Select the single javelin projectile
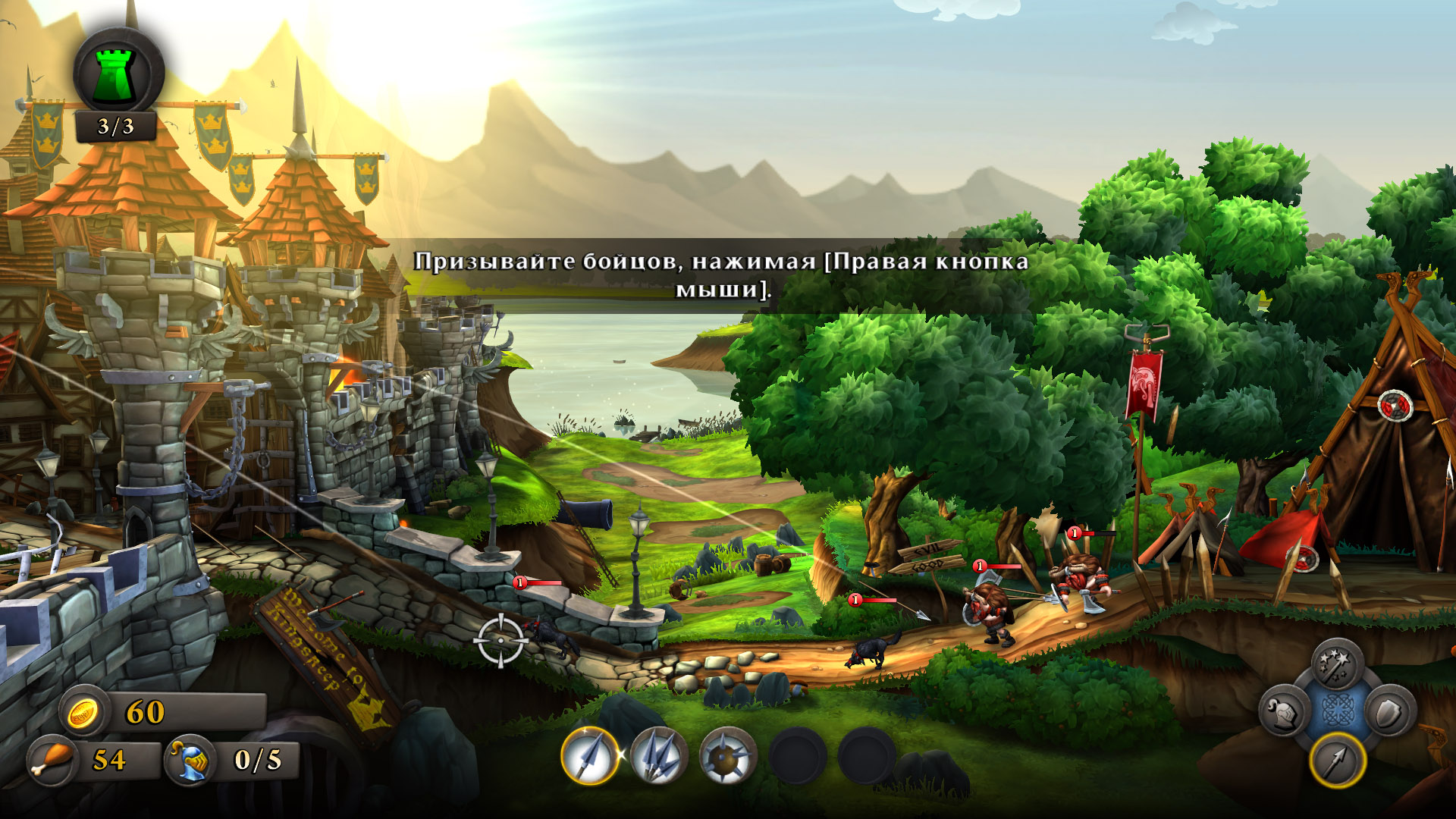Viewport: 1456px width, 819px height. coord(590,755)
